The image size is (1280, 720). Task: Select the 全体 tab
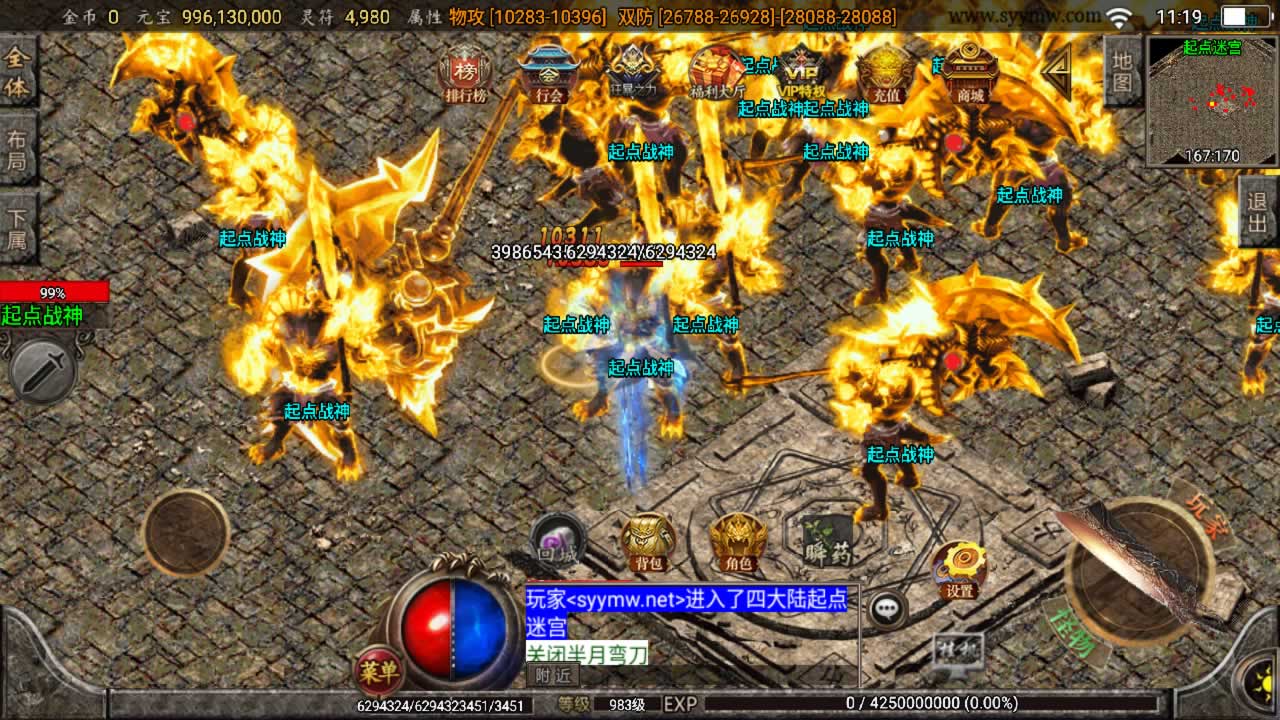(x=17, y=74)
